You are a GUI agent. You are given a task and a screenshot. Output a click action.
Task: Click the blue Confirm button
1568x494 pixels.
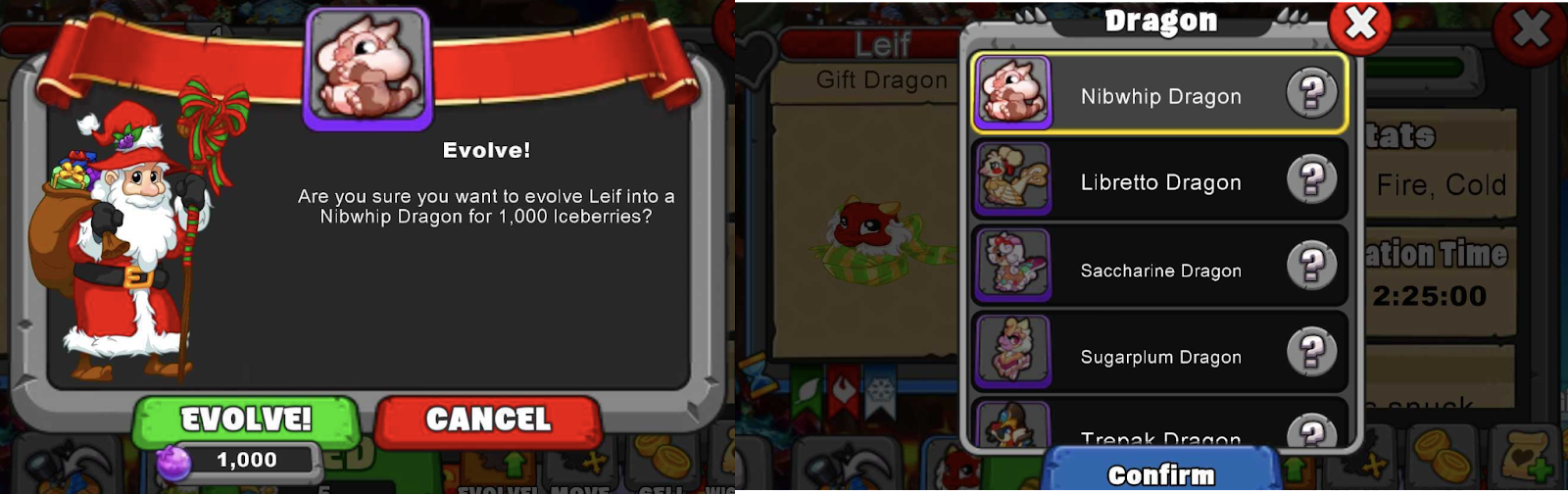pos(1161,473)
